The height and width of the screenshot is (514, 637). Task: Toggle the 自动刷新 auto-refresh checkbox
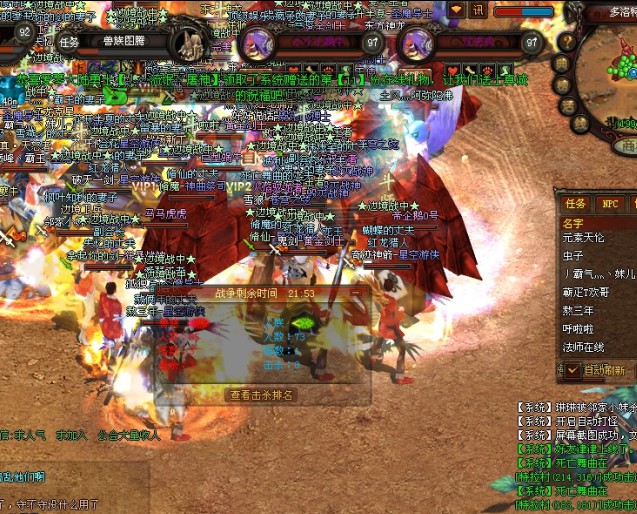pos(573,370)
